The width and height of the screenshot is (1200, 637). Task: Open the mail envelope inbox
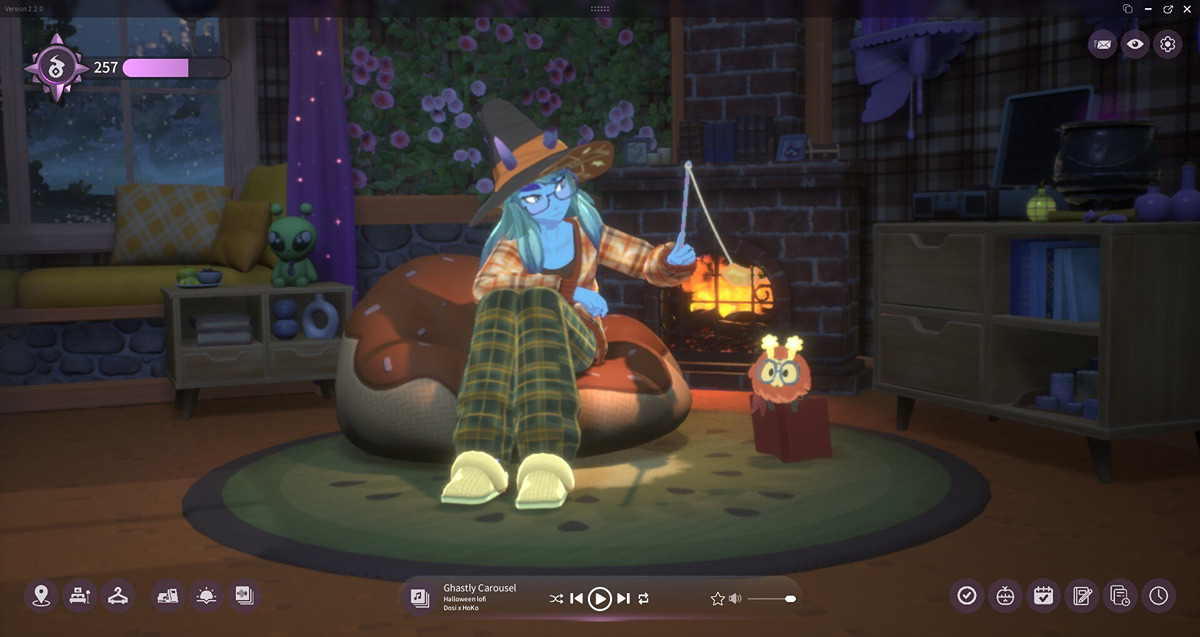point(1102,44)
